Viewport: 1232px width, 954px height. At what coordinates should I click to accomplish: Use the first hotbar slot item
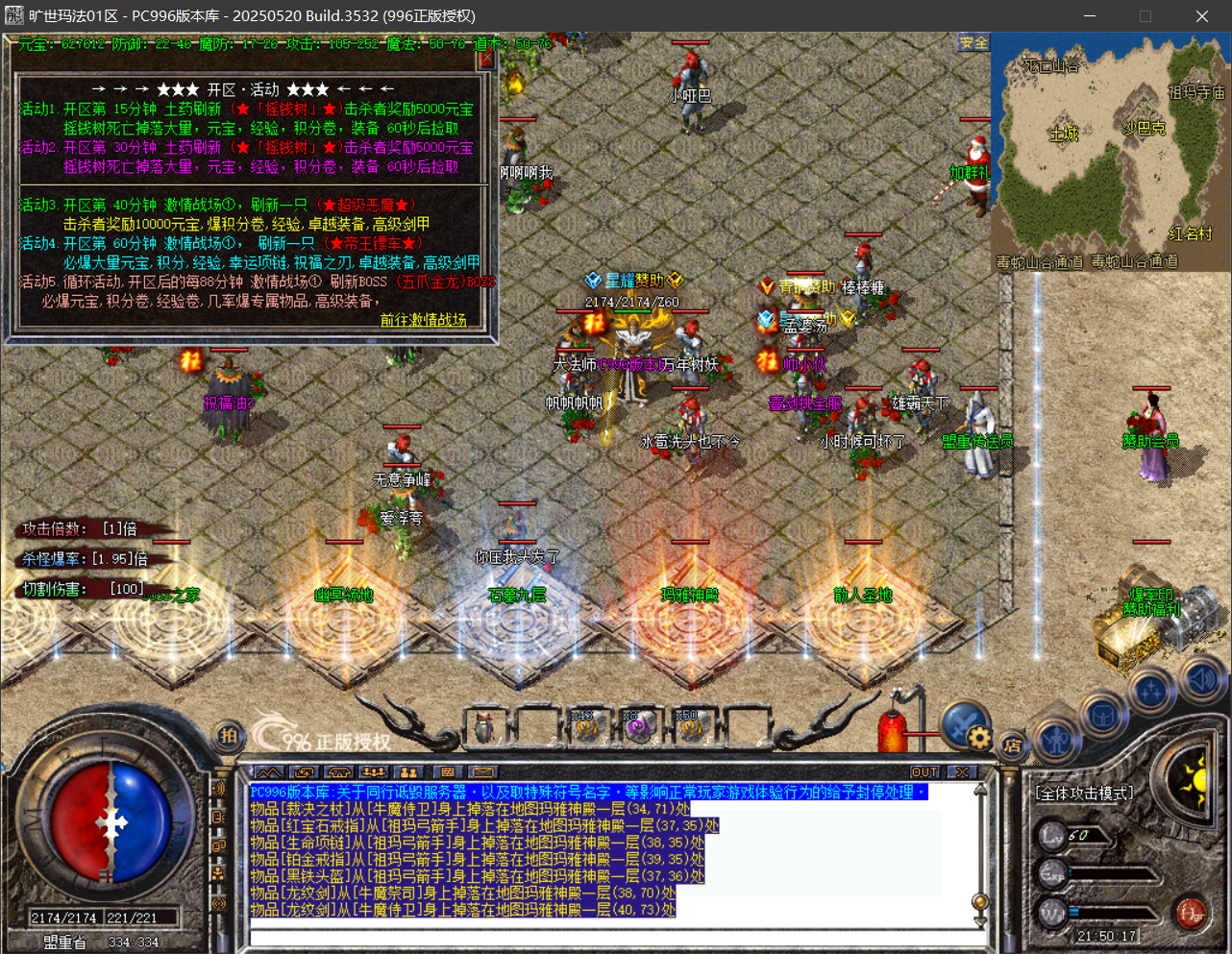[485, 727]
